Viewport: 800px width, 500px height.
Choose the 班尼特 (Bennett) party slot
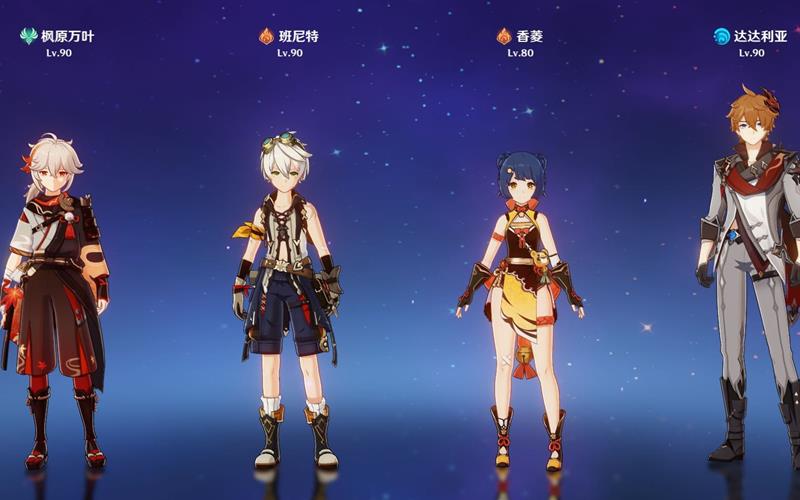tap(289, 300)
